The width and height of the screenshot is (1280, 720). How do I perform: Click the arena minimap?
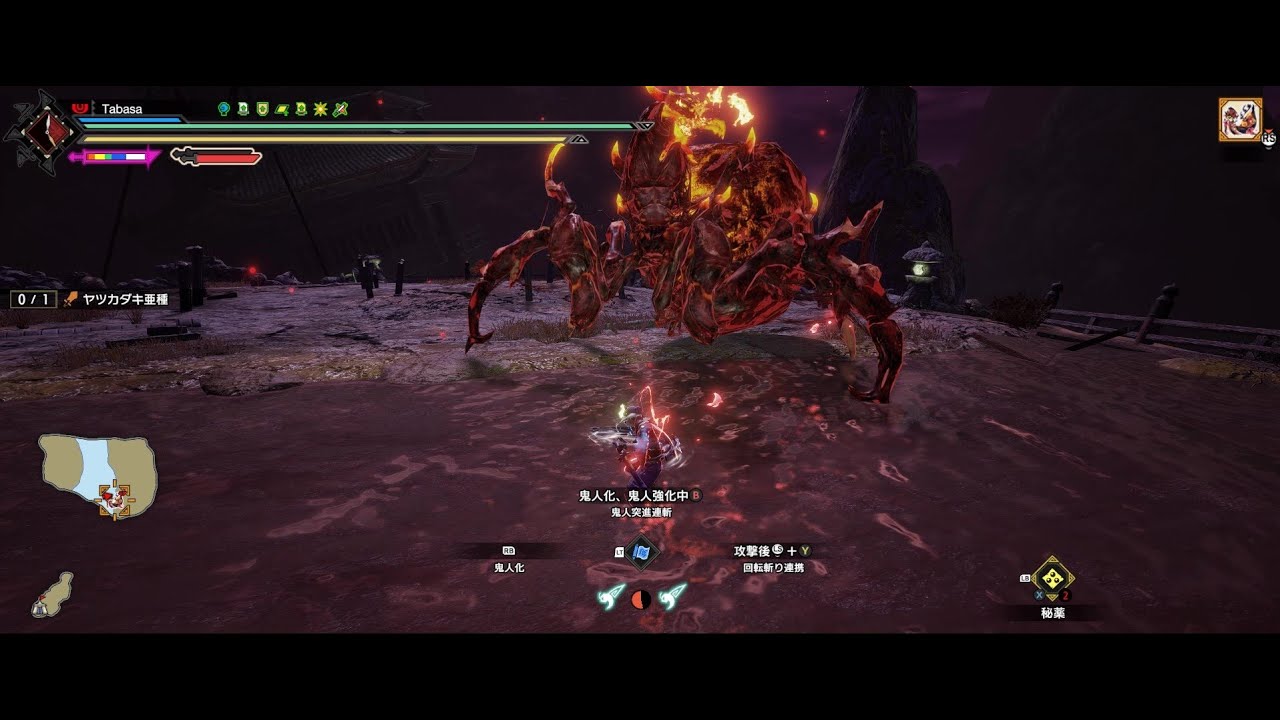click(98, 472)
